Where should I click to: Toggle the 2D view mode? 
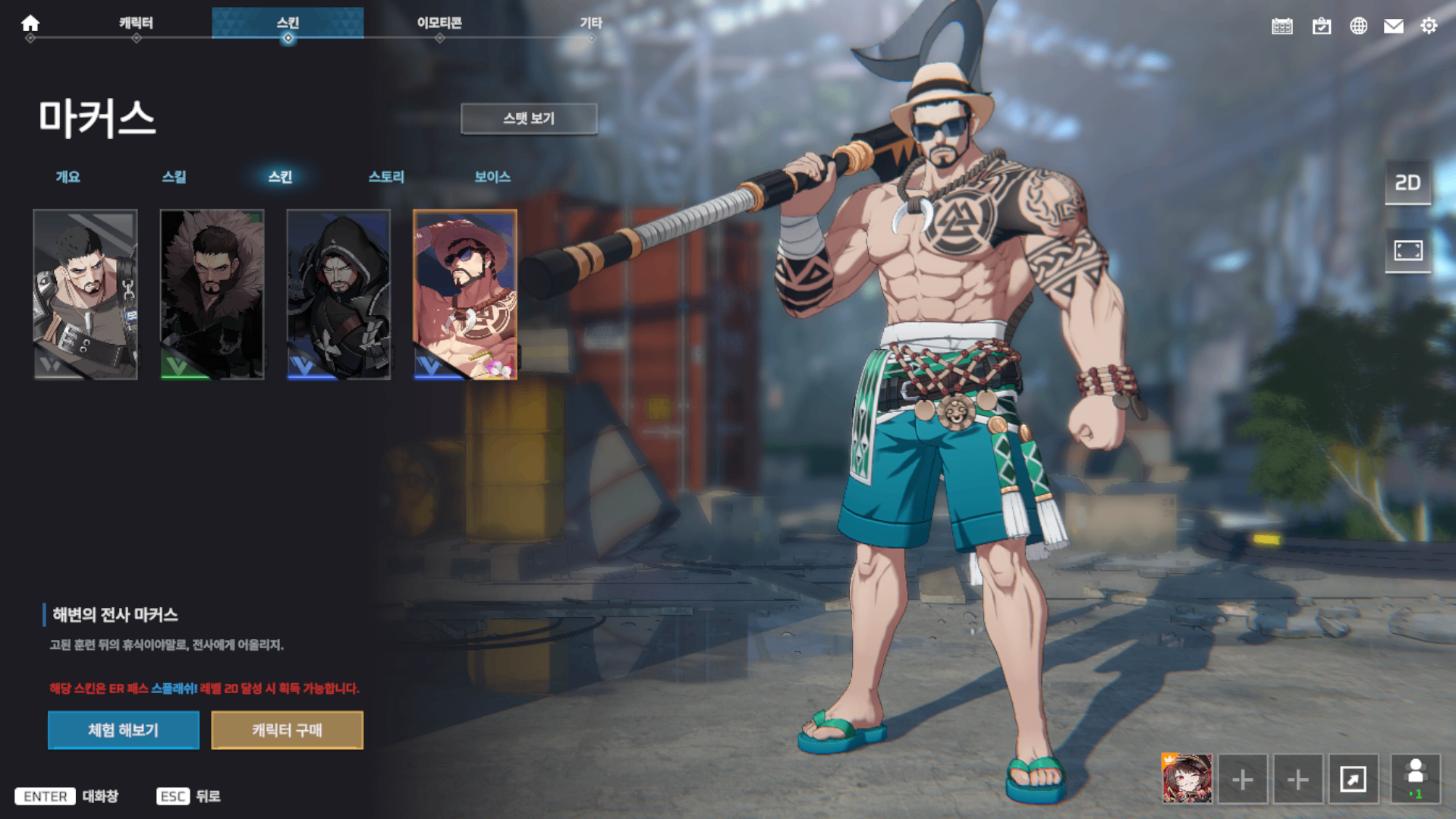click(x=1407, y=182)
